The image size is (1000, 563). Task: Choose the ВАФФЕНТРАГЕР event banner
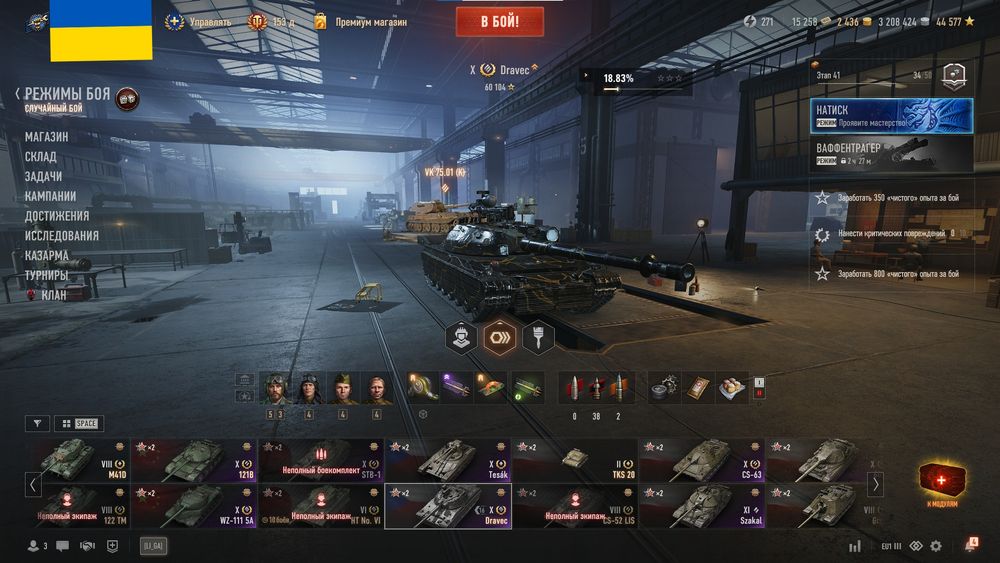pos(891,153)
